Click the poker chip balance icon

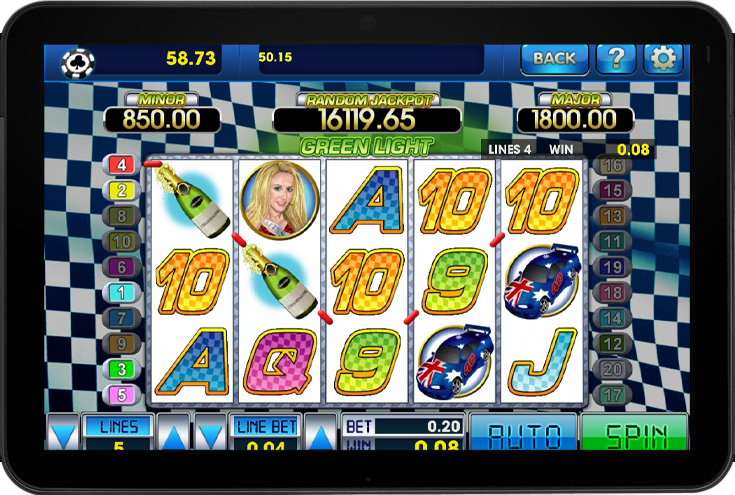[77, 63]
